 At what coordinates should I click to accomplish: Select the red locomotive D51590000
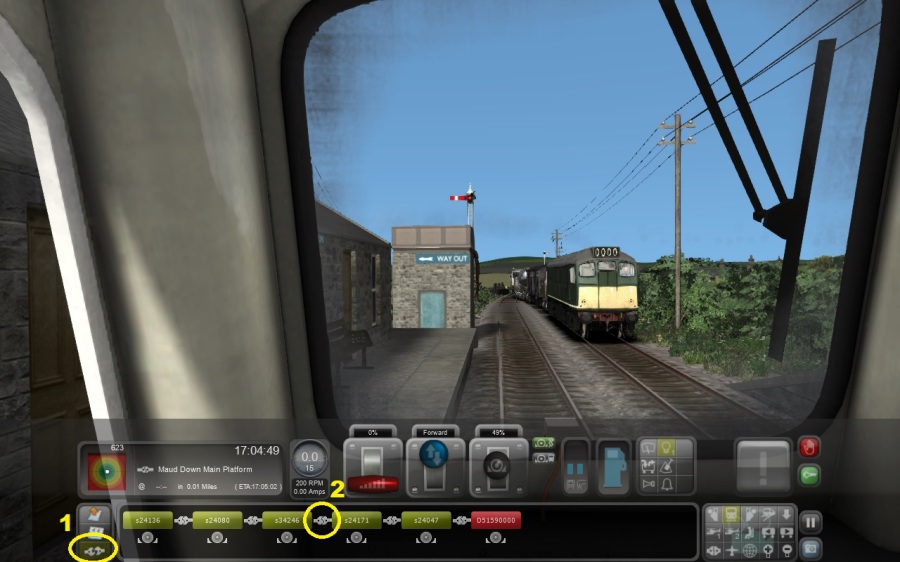[495, 520]
